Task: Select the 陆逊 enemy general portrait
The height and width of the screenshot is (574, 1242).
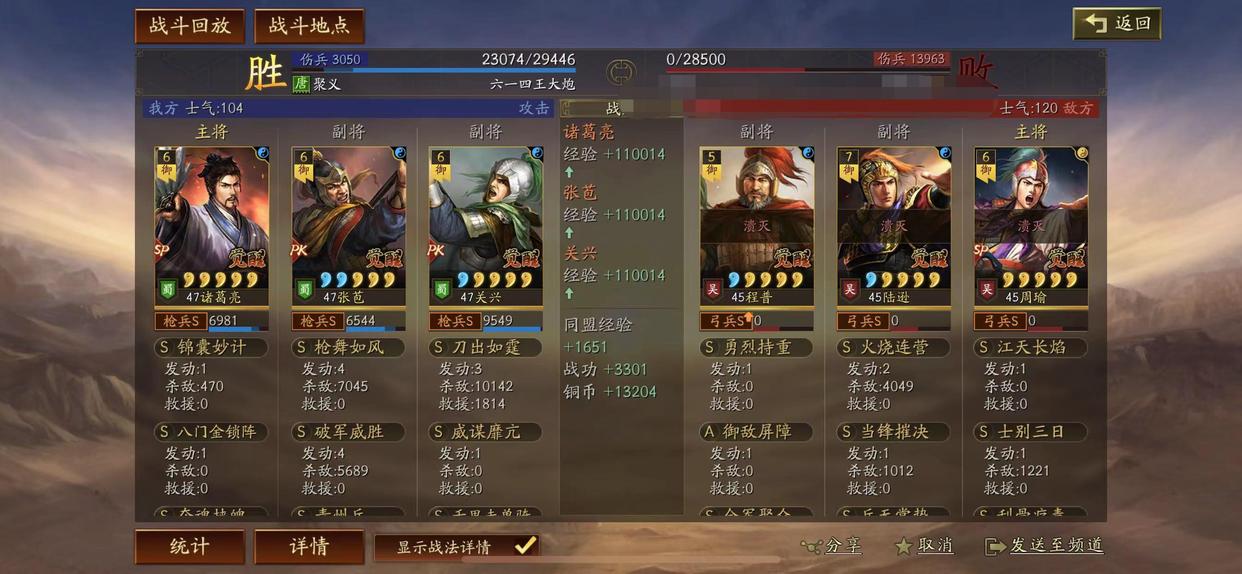Action: coord(894,220)
